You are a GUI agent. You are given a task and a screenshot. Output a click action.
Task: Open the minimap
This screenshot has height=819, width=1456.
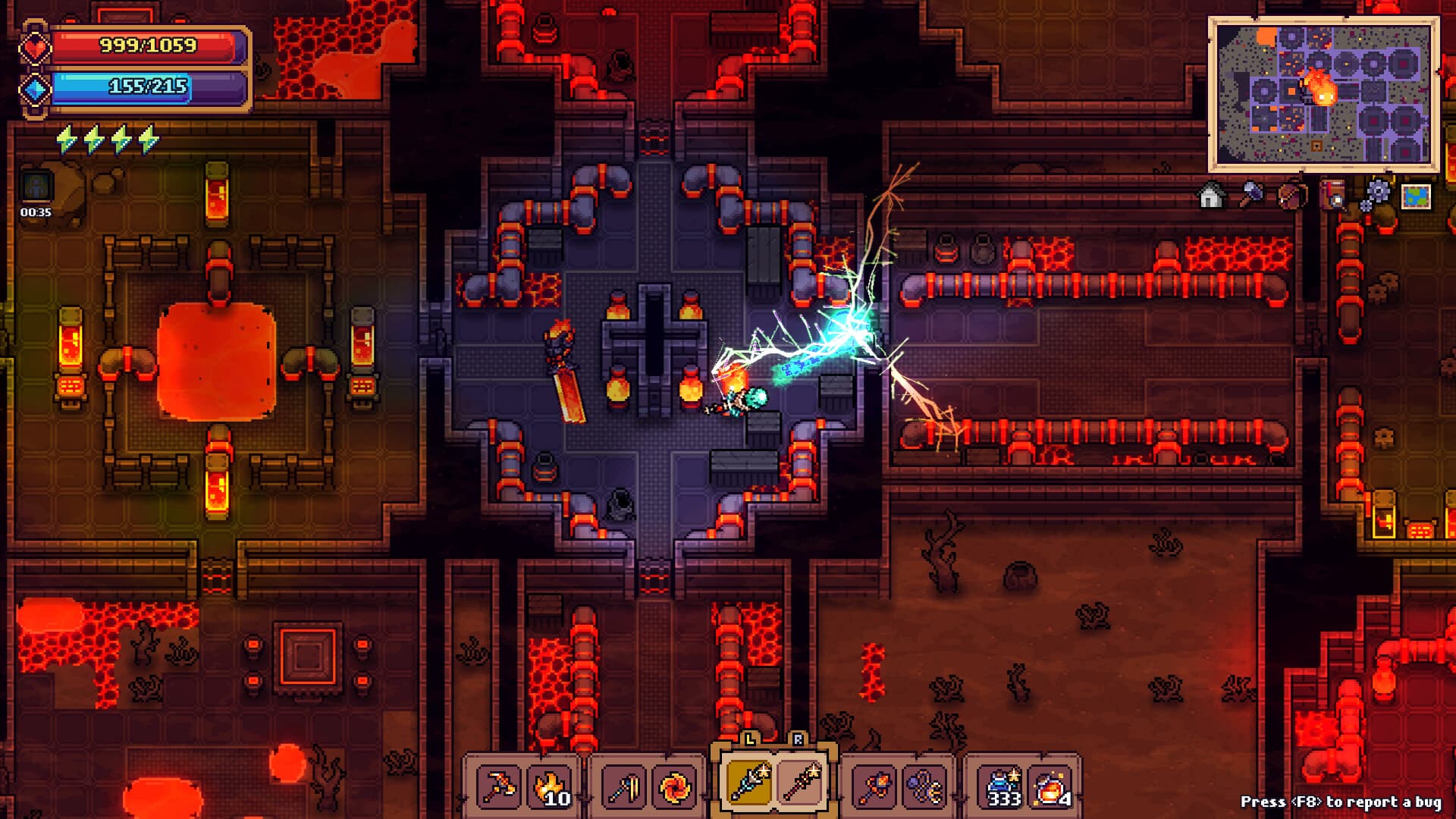[x=1323, y=95]
